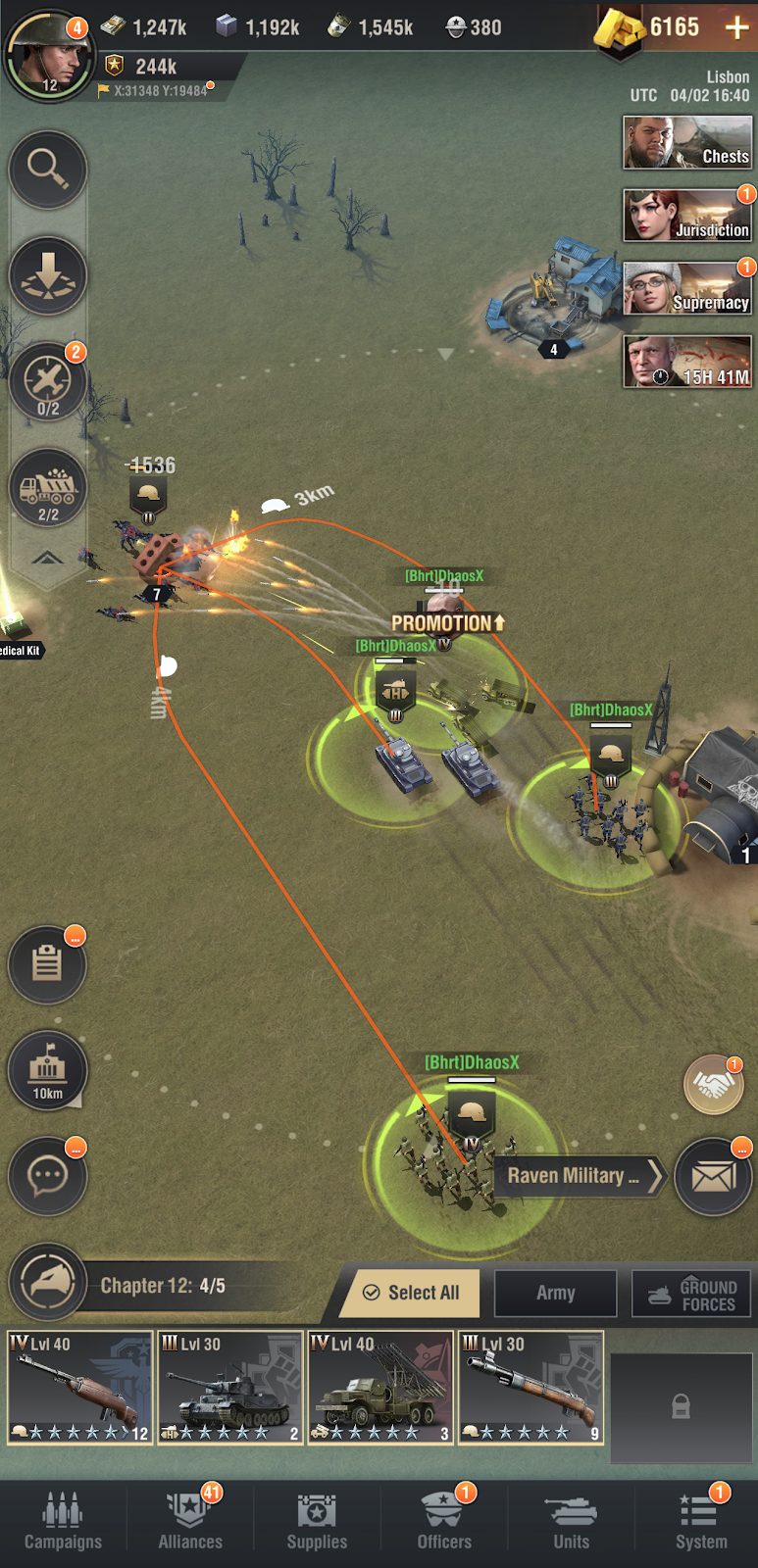Open the Supremacy event banner
The height and width of the screenshot is (1568, 758).
pyautogui.click(x=686, y=288)
